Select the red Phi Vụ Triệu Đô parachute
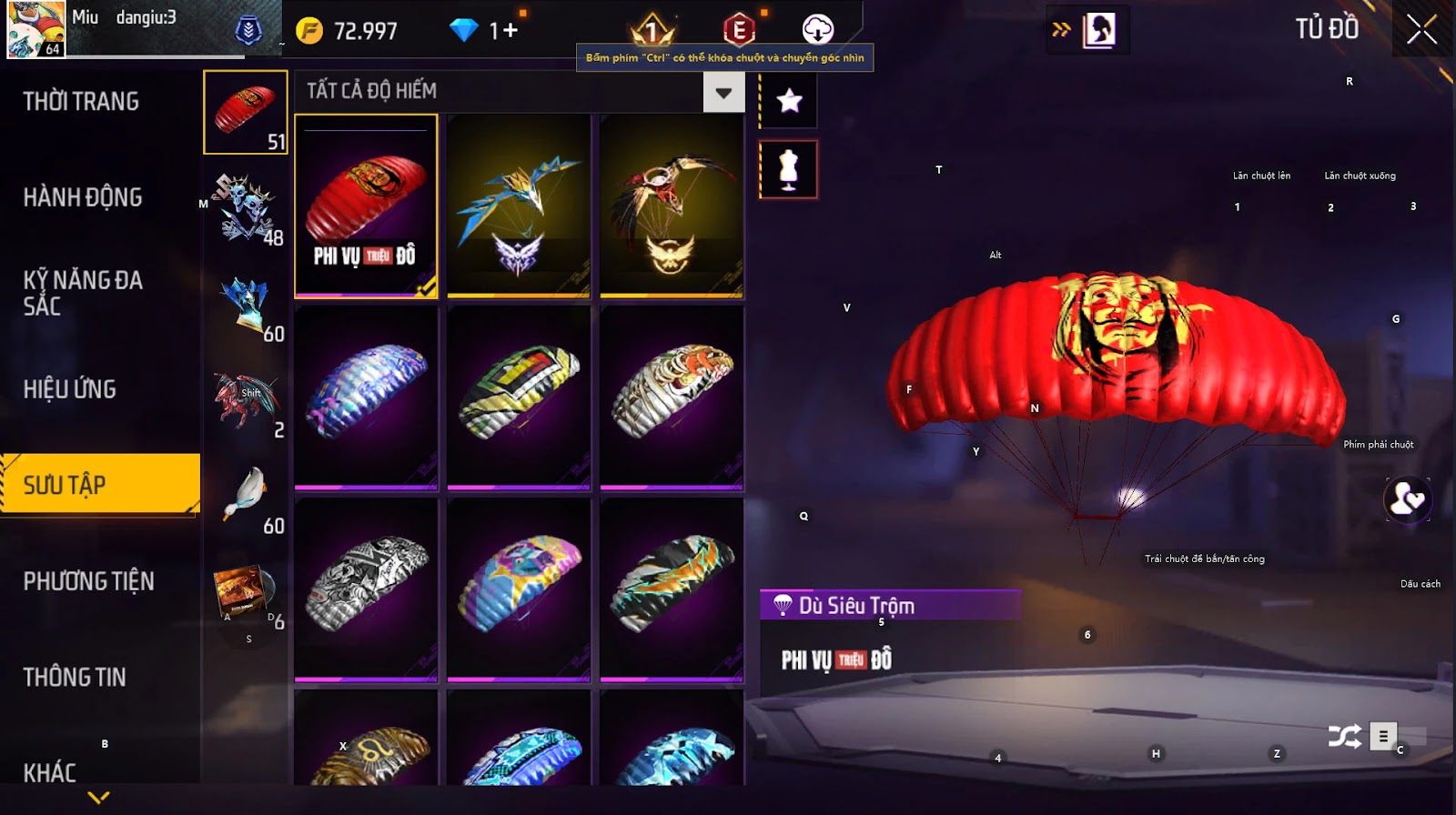The height and width of the screenshot is (815, 1456). [x=366, y=206]
